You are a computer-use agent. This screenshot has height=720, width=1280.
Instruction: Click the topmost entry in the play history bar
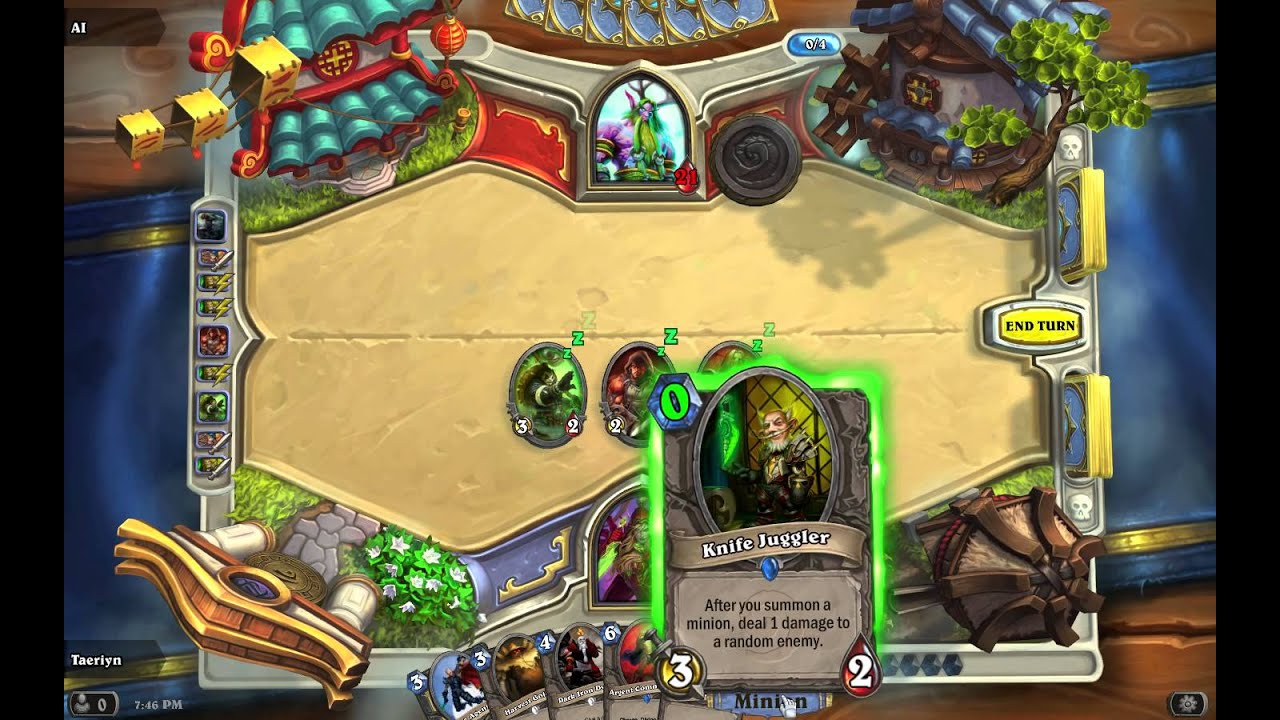(x=211, y=222)
